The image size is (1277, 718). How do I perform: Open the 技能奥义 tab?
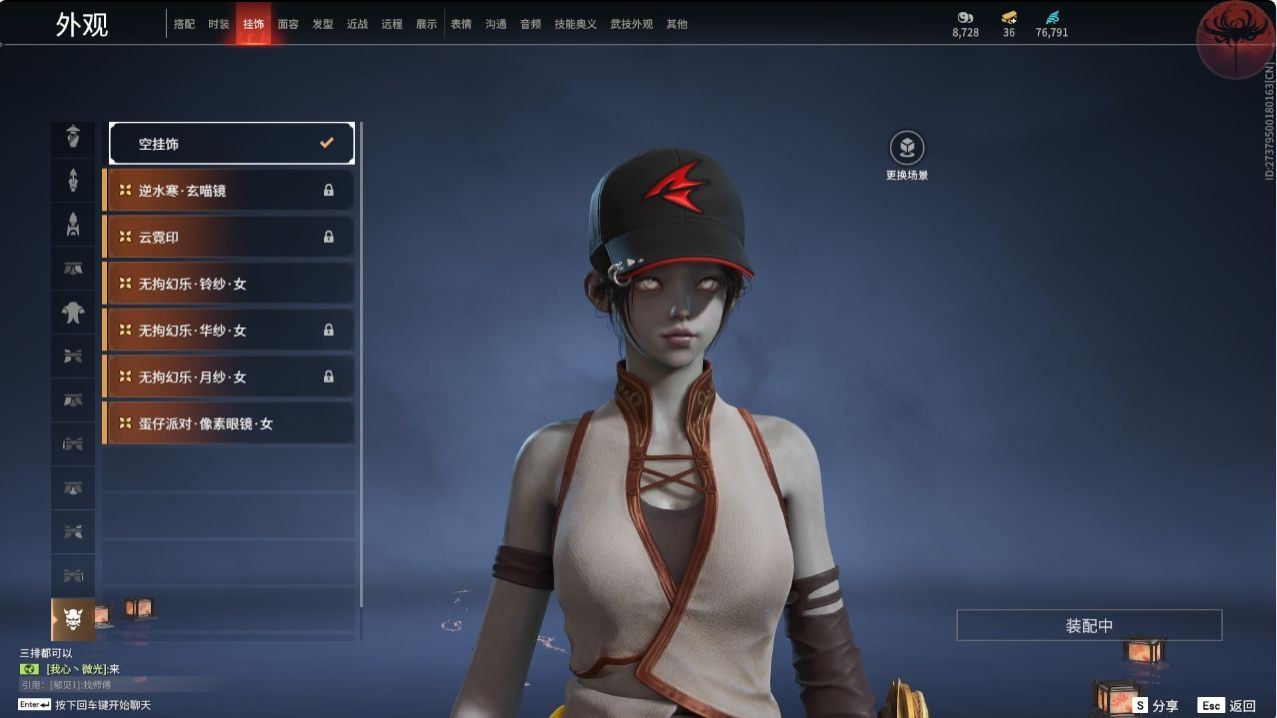[x=573, y=24]
